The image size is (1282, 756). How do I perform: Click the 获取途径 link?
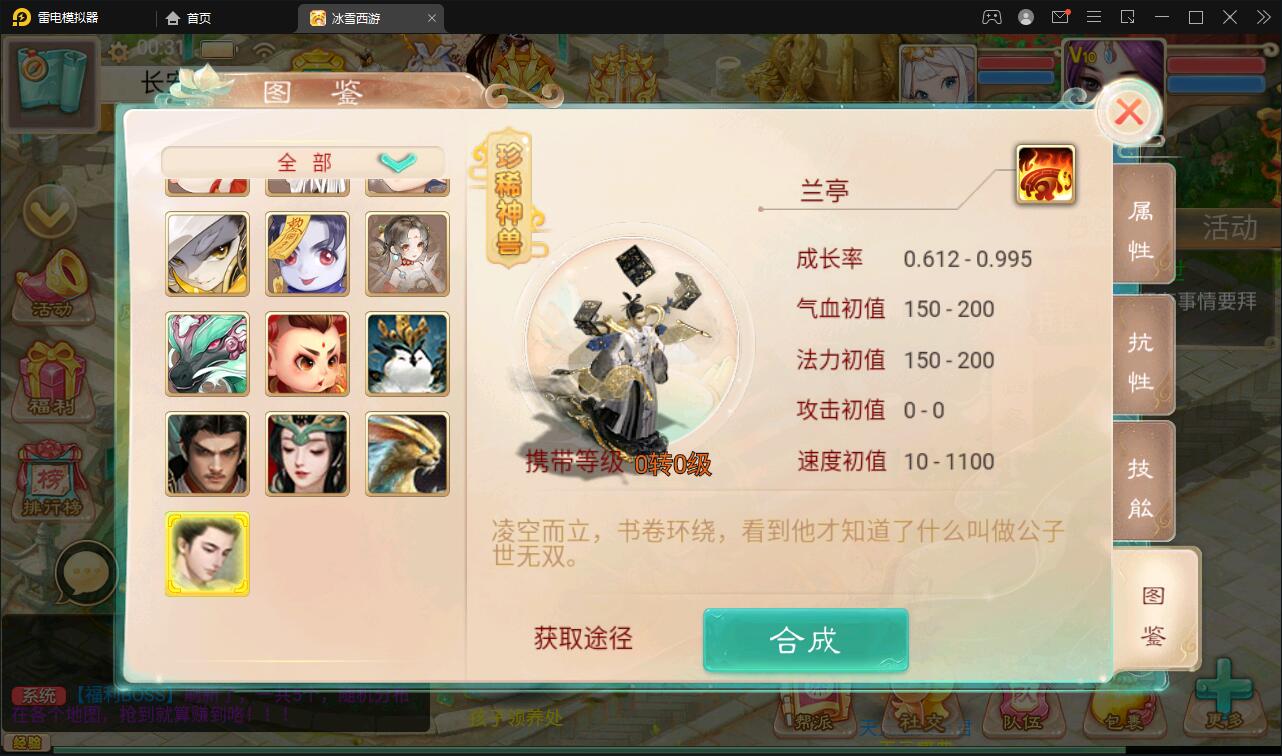click(x=581, y=640)
